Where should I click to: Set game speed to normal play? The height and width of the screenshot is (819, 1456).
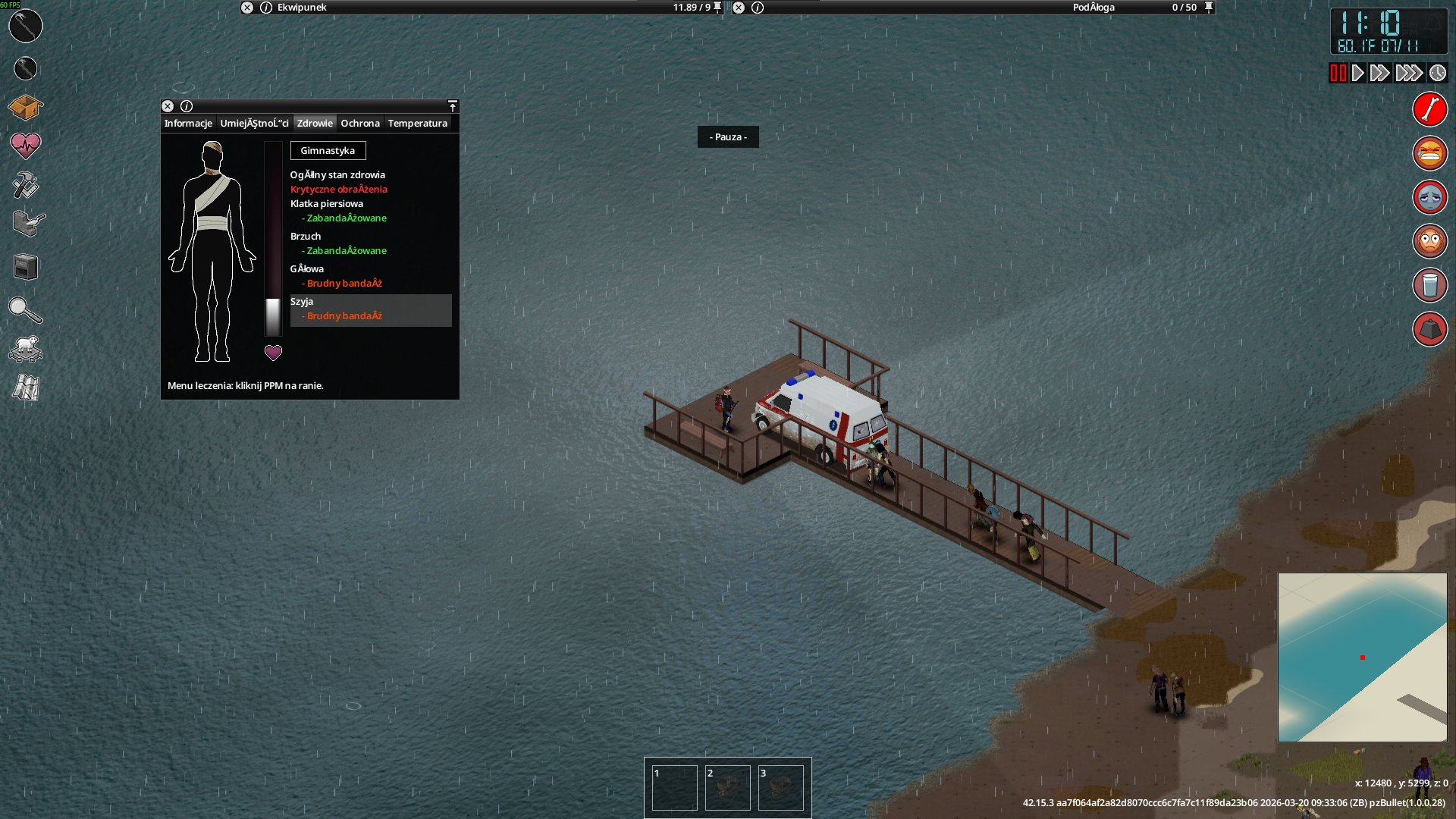click(1358, 74)
